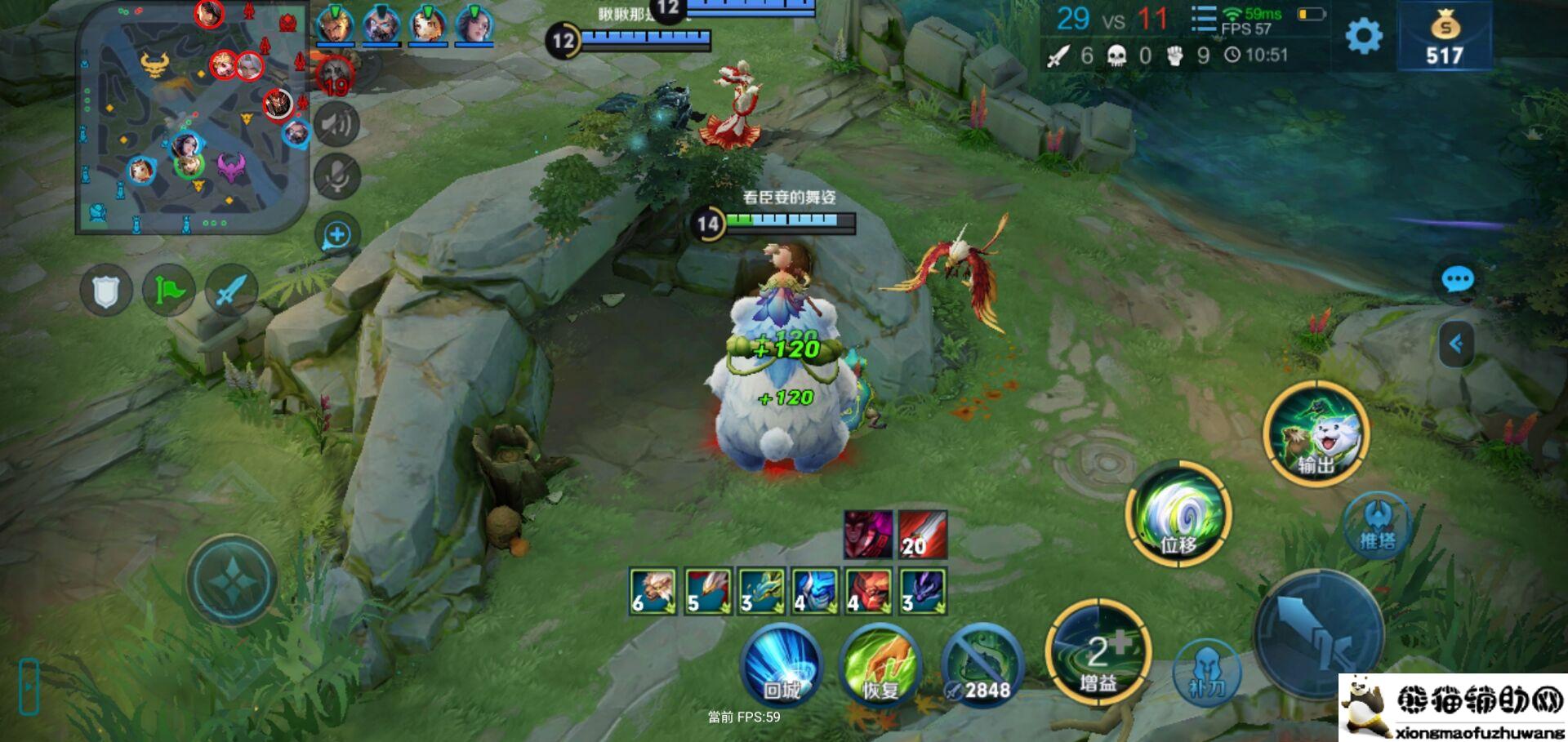Image resolution: width=1568 pixels, height=742 pixels.
Task: Toggle the speaker sound button
Action: click(x=336, y=124)
